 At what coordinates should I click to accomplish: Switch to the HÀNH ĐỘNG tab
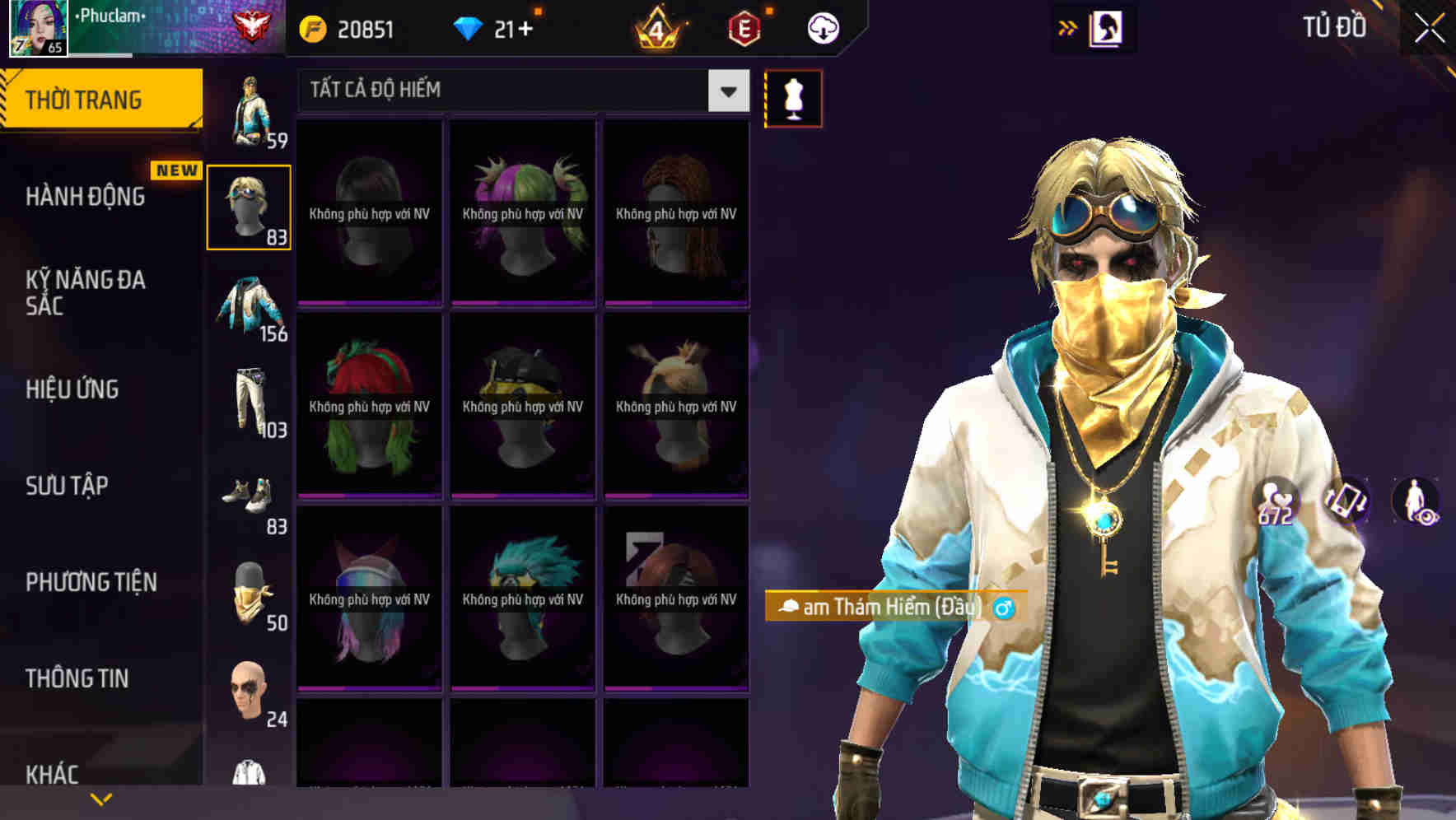[x=85, y=197]
